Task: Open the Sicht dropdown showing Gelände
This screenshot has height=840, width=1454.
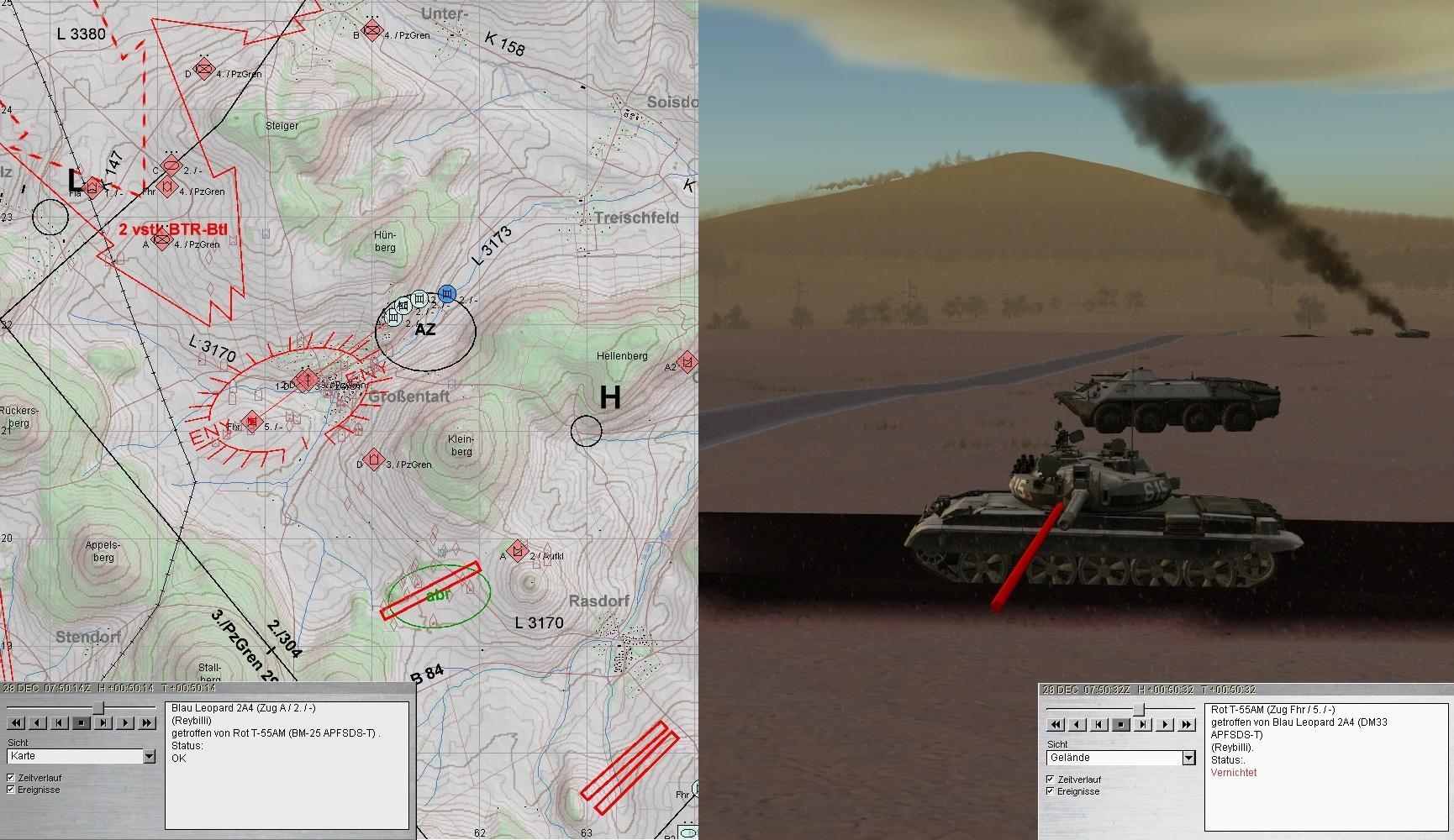Action: click(x=1188, y=759)
